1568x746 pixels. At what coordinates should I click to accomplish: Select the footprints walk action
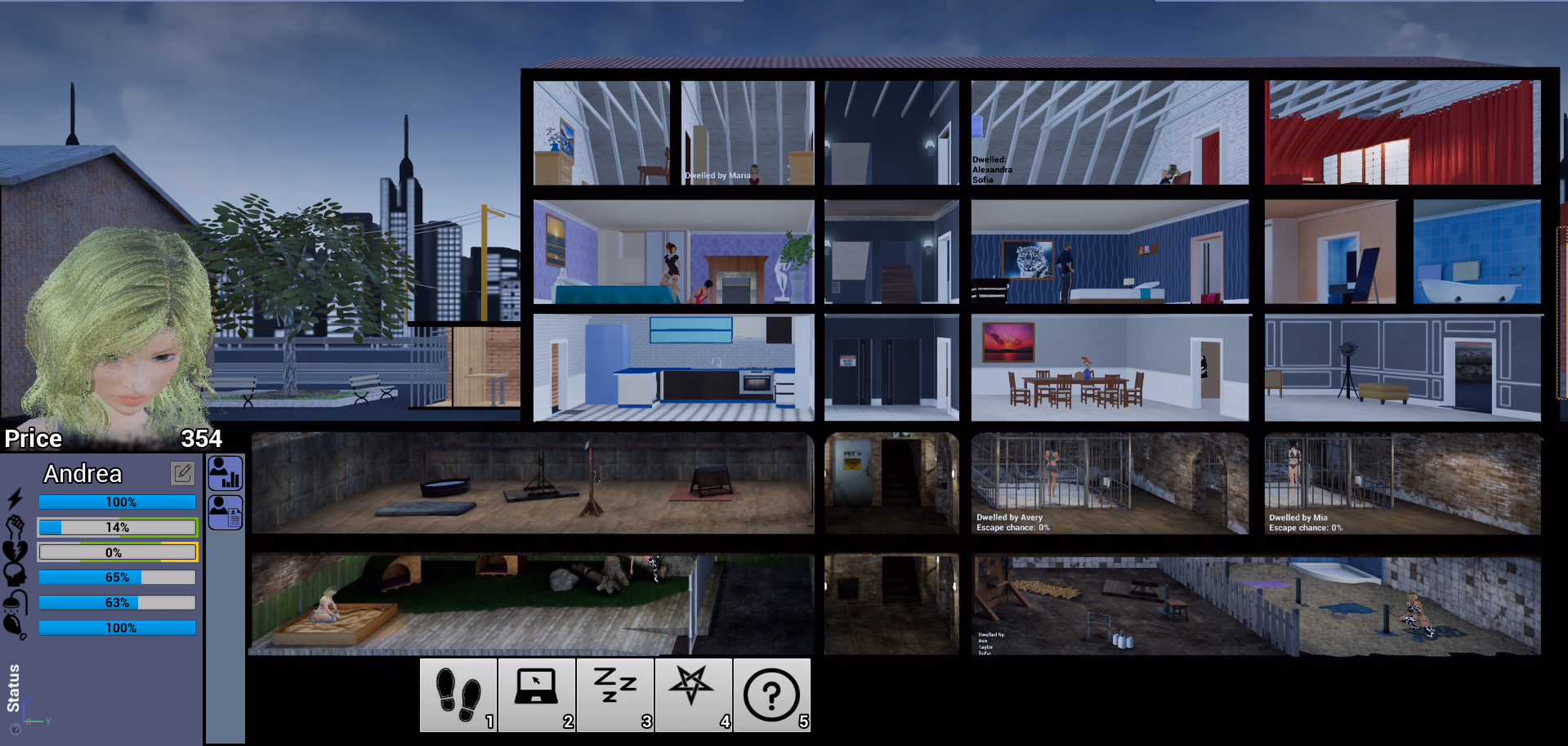458,694
